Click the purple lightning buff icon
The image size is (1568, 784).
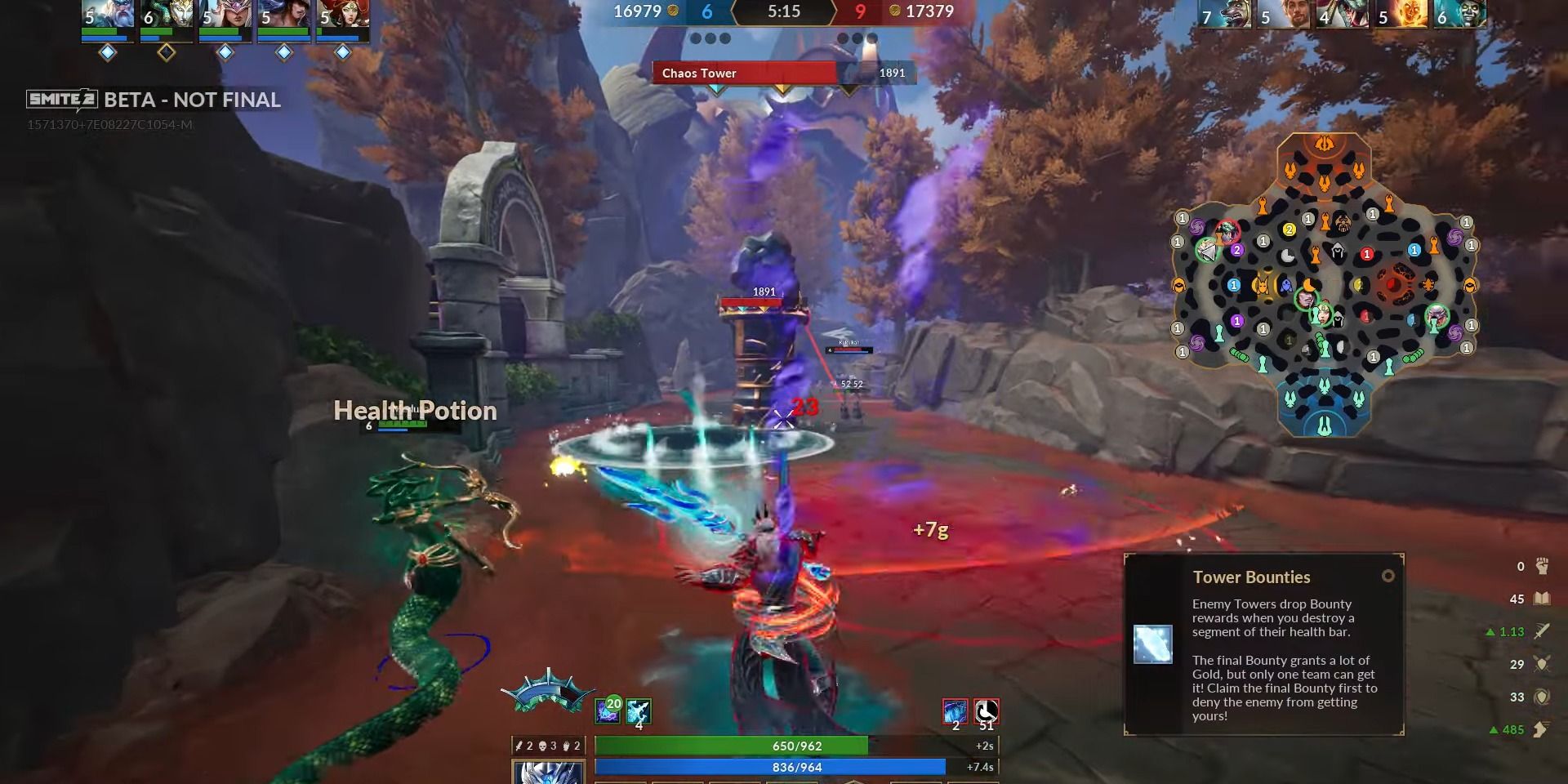click(608, 710)
